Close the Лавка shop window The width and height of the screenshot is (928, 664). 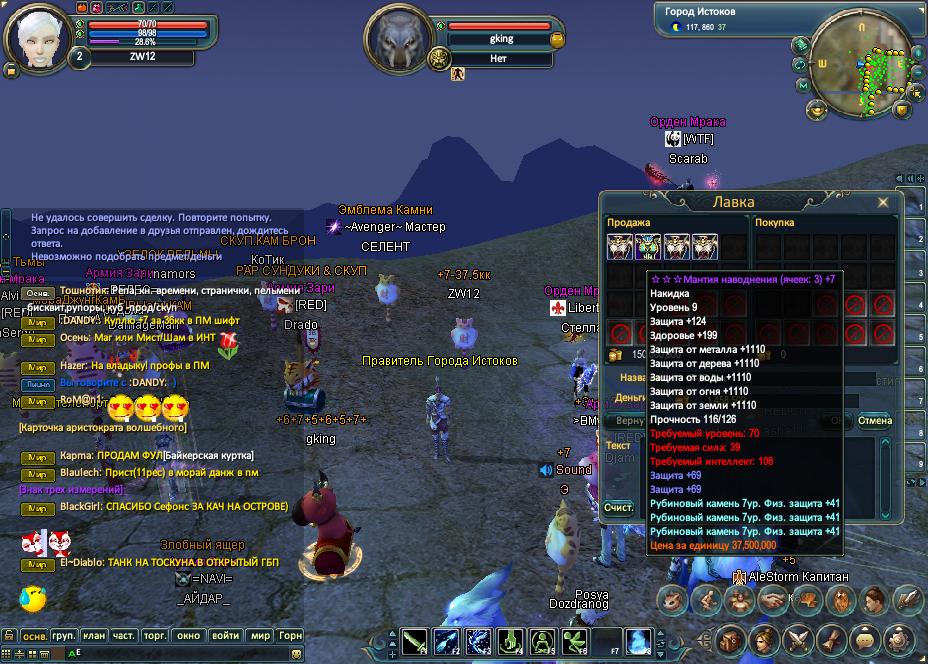(883, 202)
